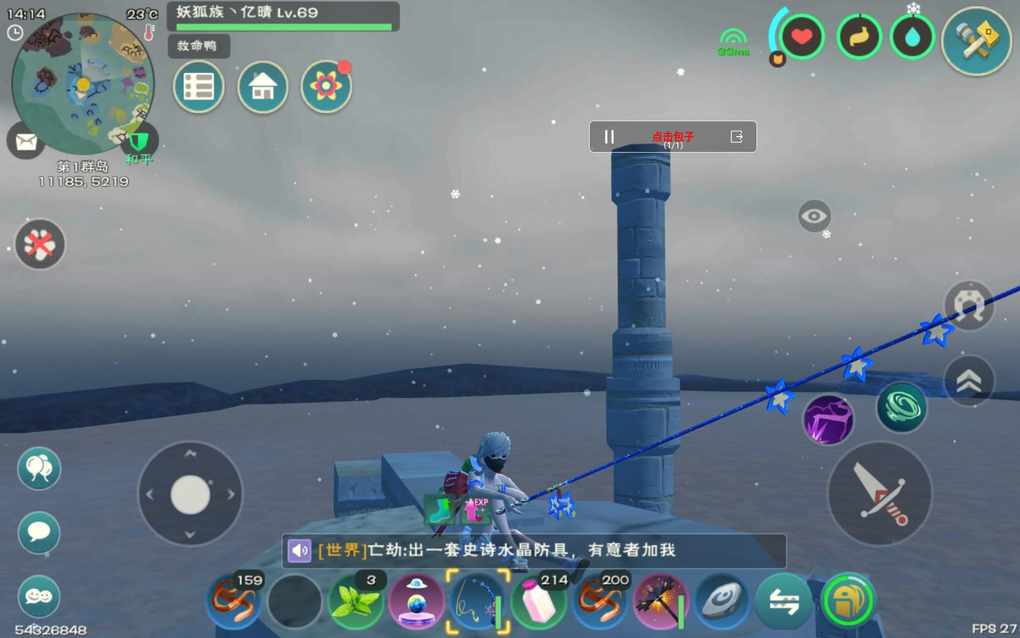
Task: Open the flower event icon with red dot
Action: [326, 87]
